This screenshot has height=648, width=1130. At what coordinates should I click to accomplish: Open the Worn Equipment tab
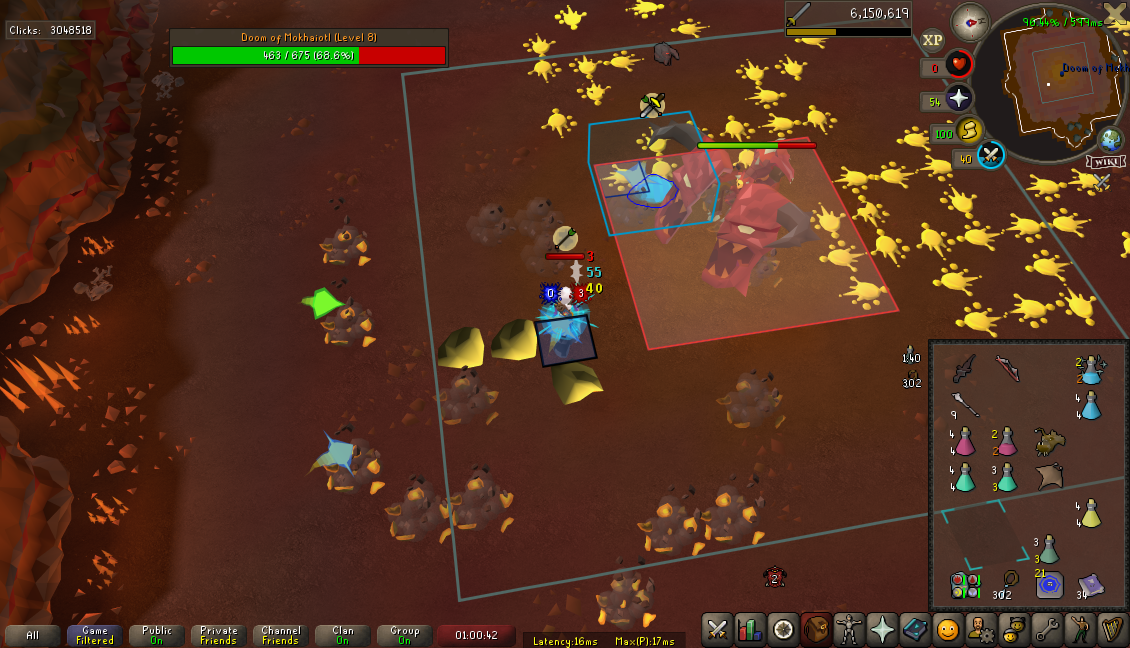coord(849,629)
